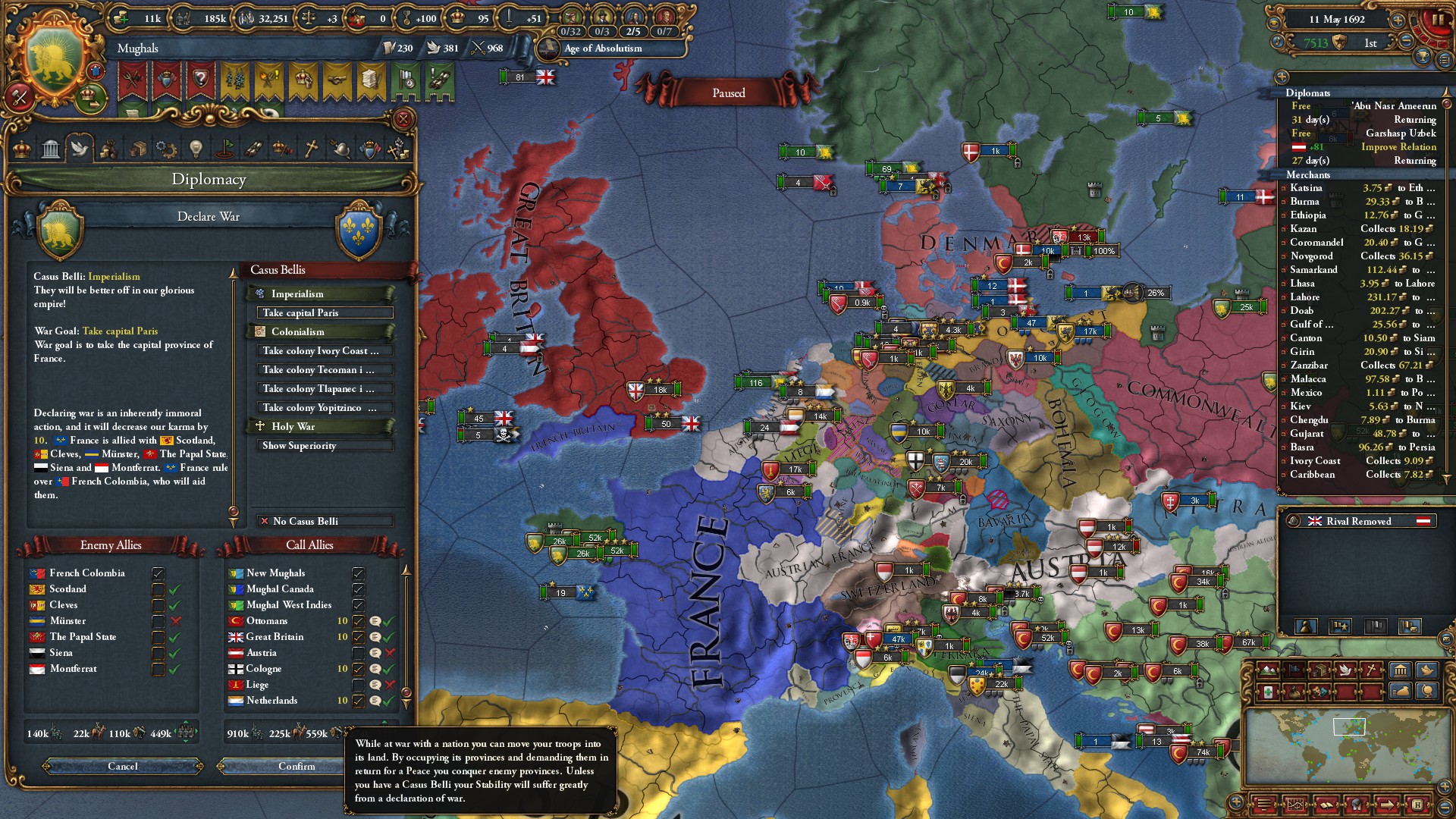Viewport: 1456px width, 819px height.
Task: Toggle the Cologne ally checkbox
Action: pyautogui.click(x=359, y=669)
